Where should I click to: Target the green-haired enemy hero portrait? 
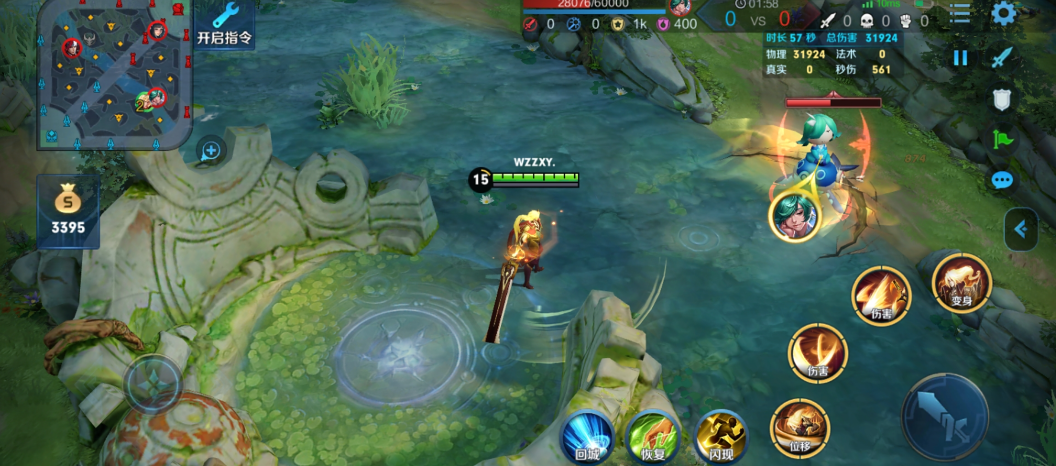click(x=795, y=216)
